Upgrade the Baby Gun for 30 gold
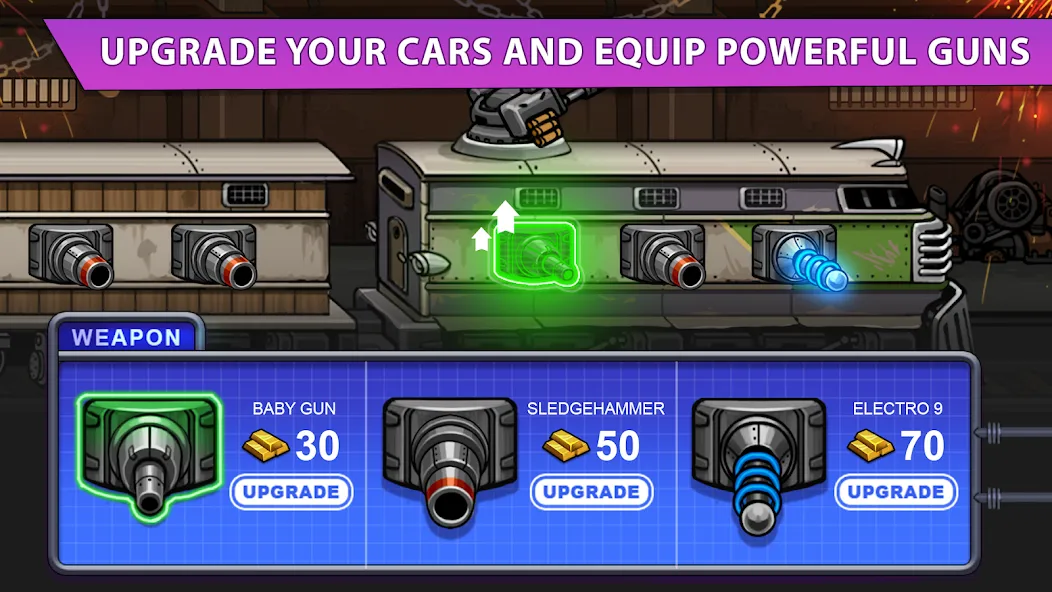This screenshot has width=1052, height=592. coord(291,492)
